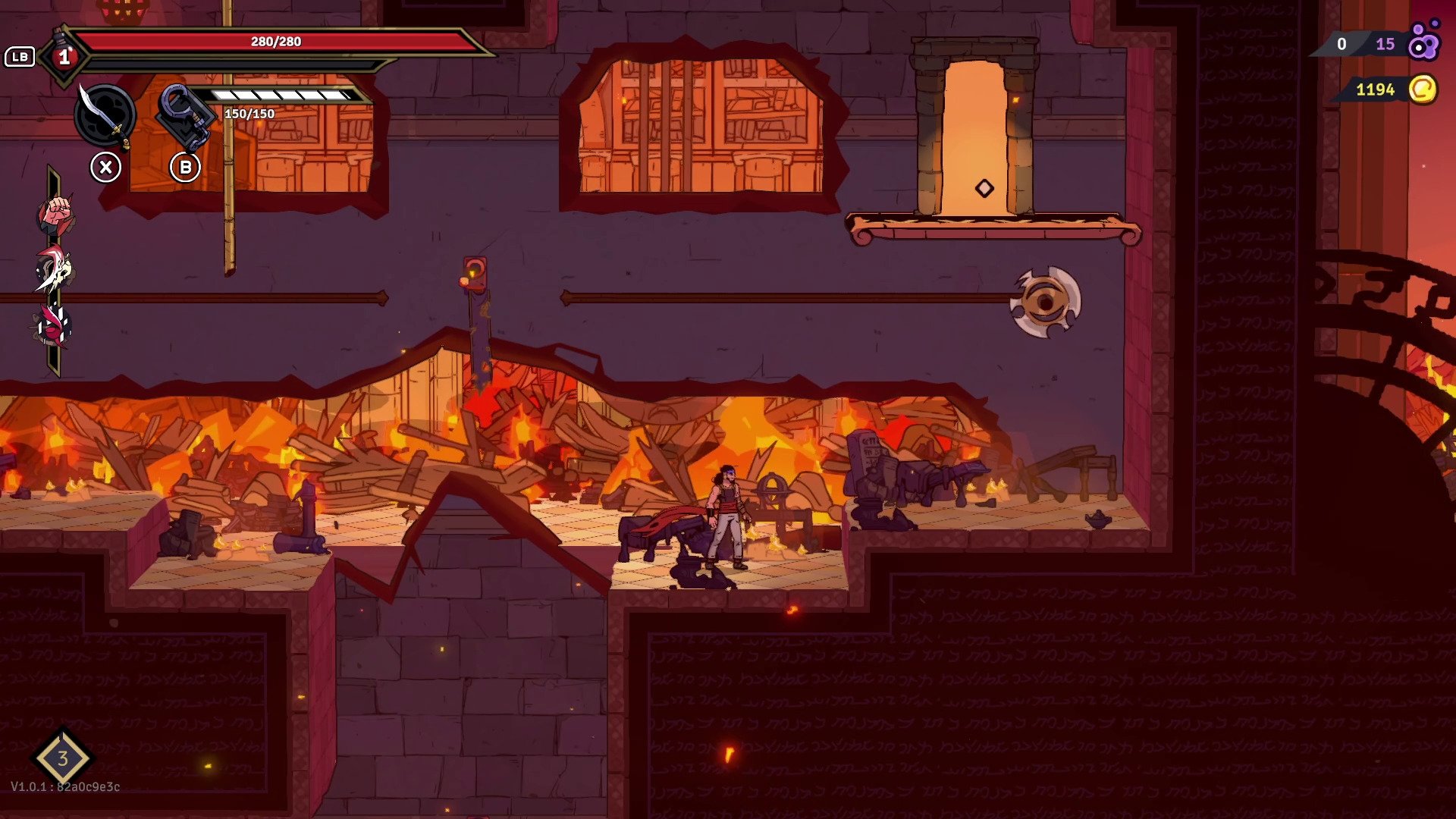Screen dimensions: 1456x819
Task: Click the purple spirit orbs icon
Action: (1423, 42)
